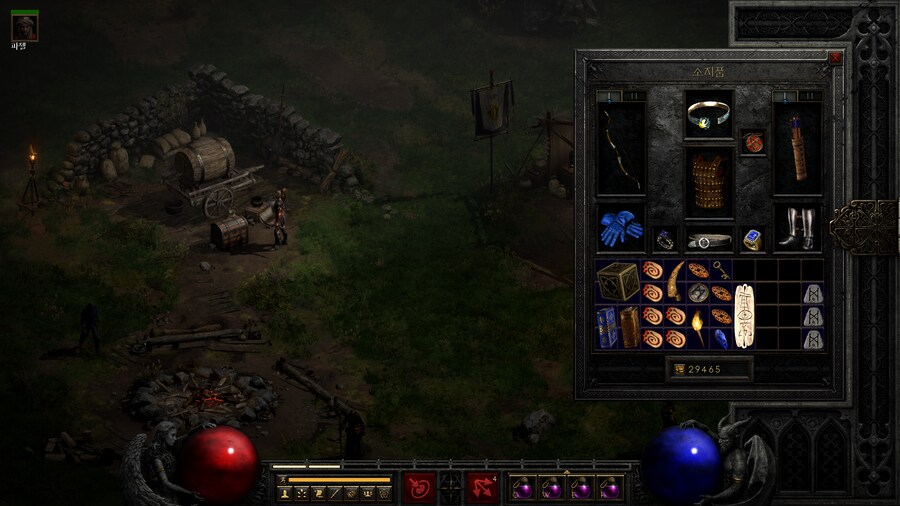Select the flaming torch item
This screenshot has width=900, height=506.
(698, 327)
